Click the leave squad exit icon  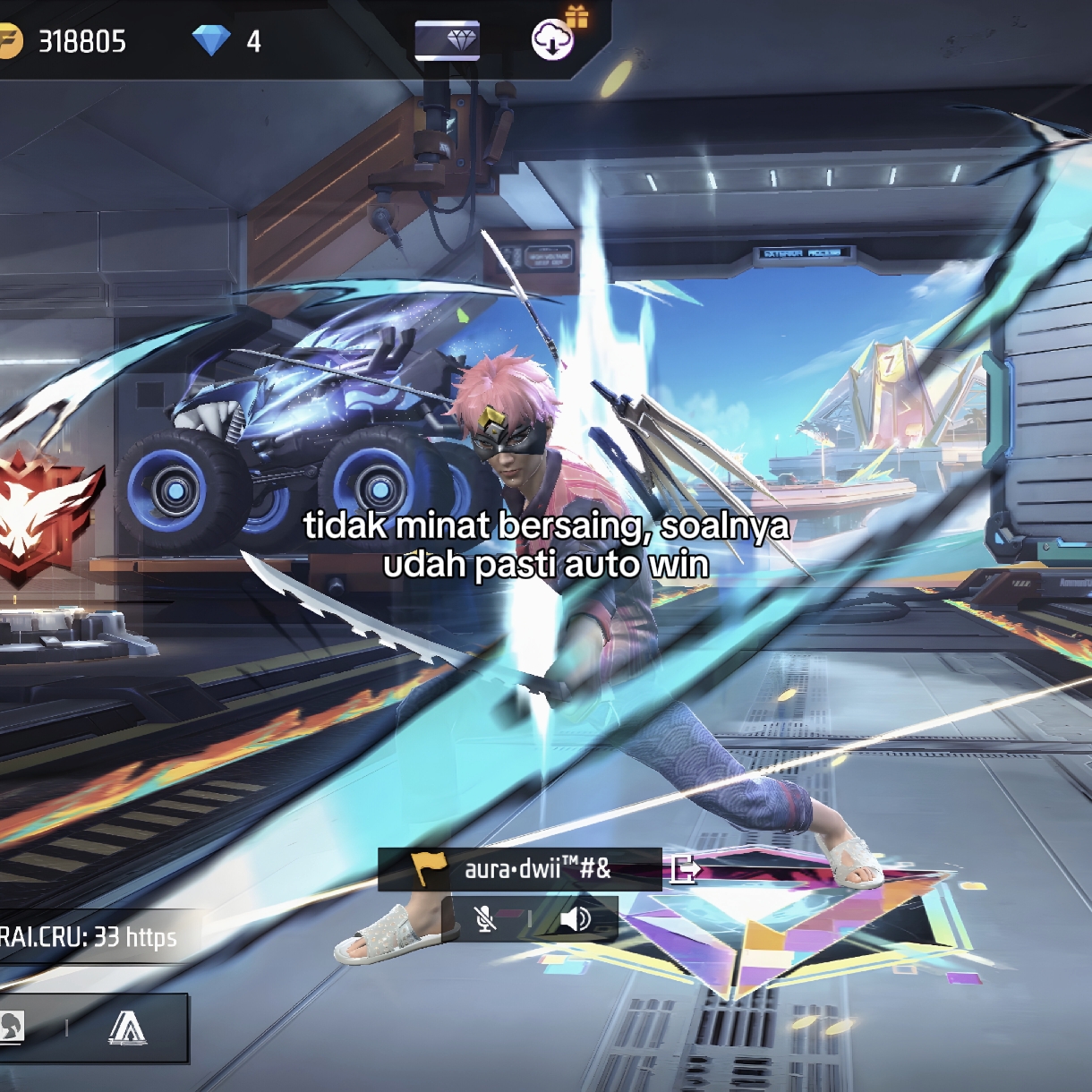pos(686,868)
